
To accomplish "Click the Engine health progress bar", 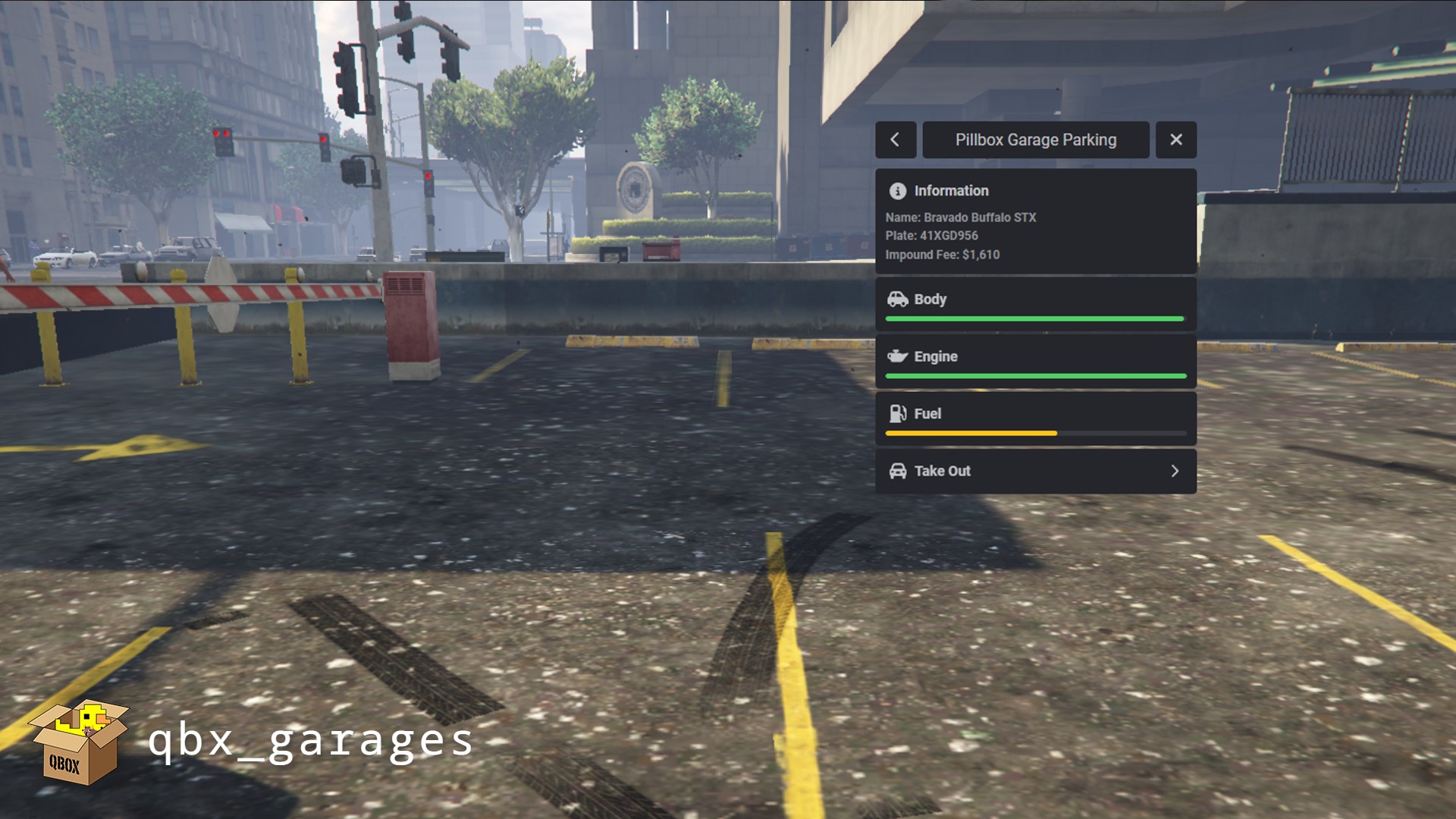I will (1035, 376).
